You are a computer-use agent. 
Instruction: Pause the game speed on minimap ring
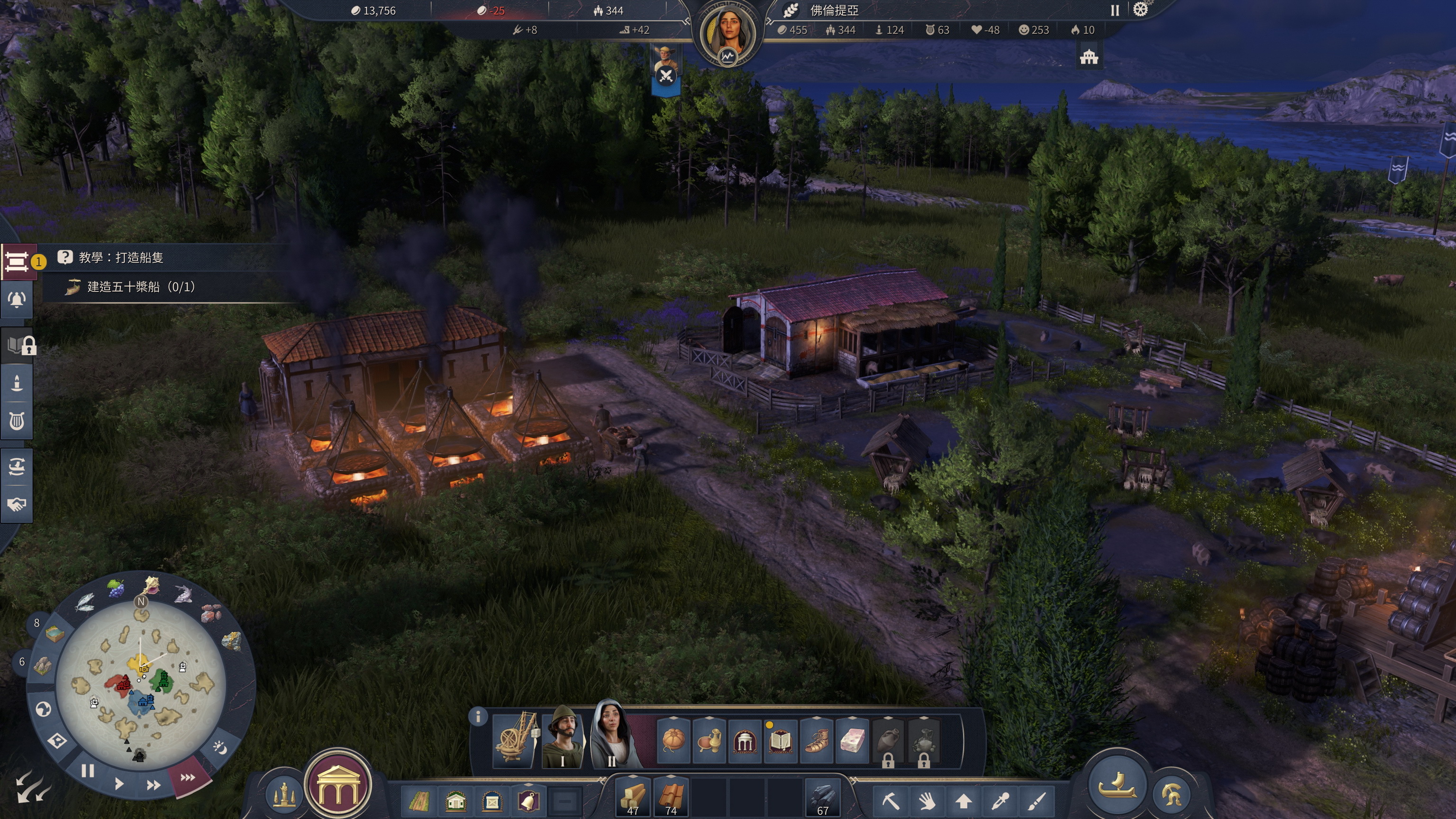click(x=88, y=771)
